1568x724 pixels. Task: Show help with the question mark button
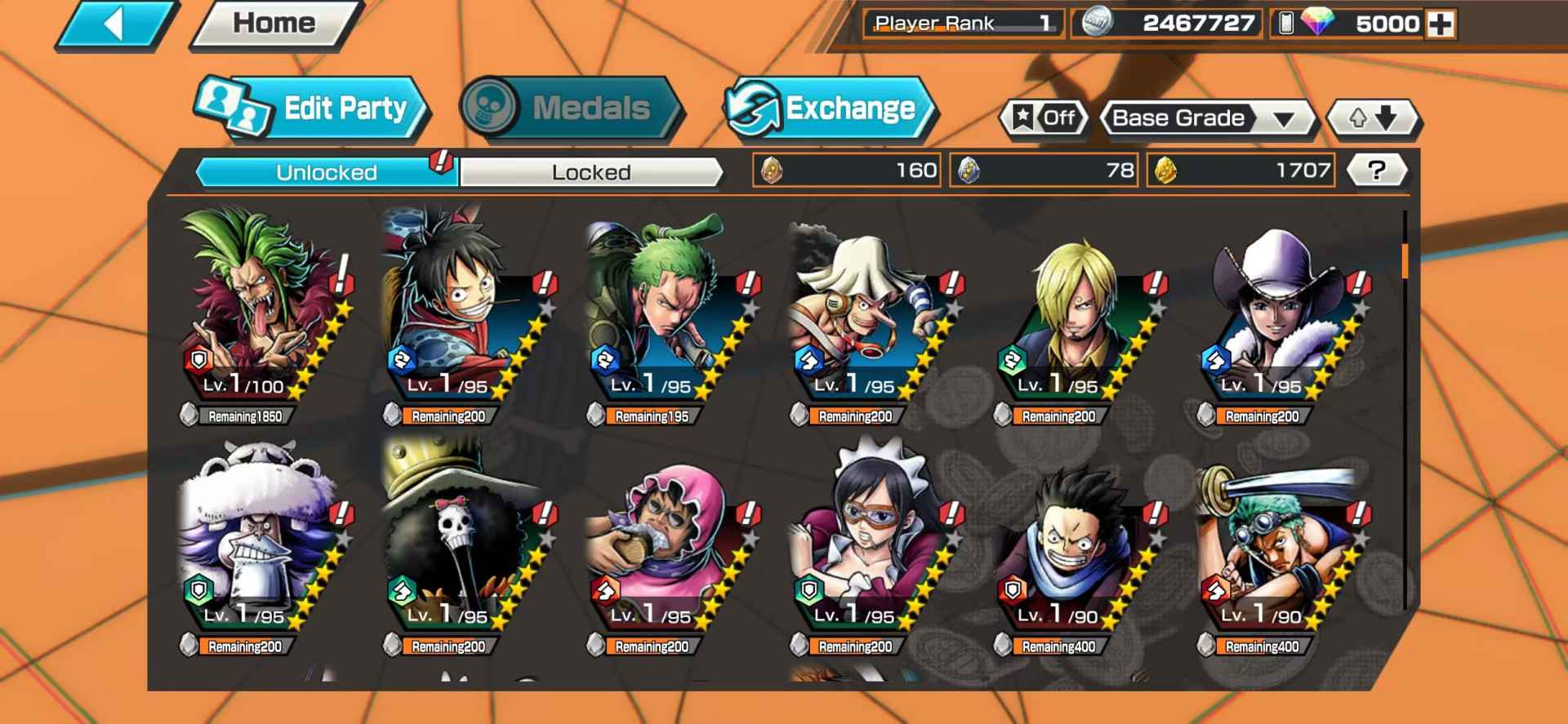pos(1376,171)
